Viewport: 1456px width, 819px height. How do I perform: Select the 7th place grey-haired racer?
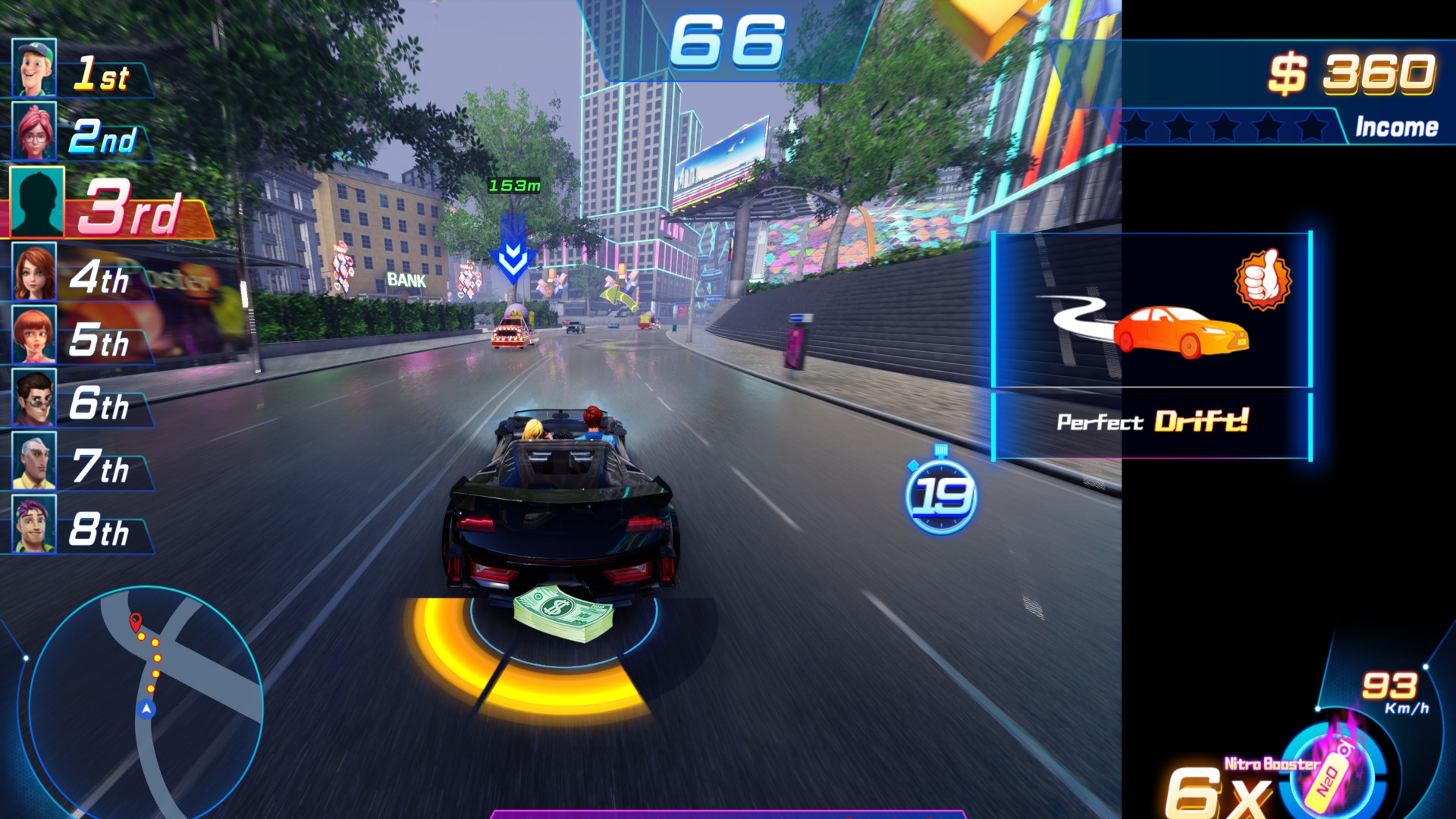(34, 461)
